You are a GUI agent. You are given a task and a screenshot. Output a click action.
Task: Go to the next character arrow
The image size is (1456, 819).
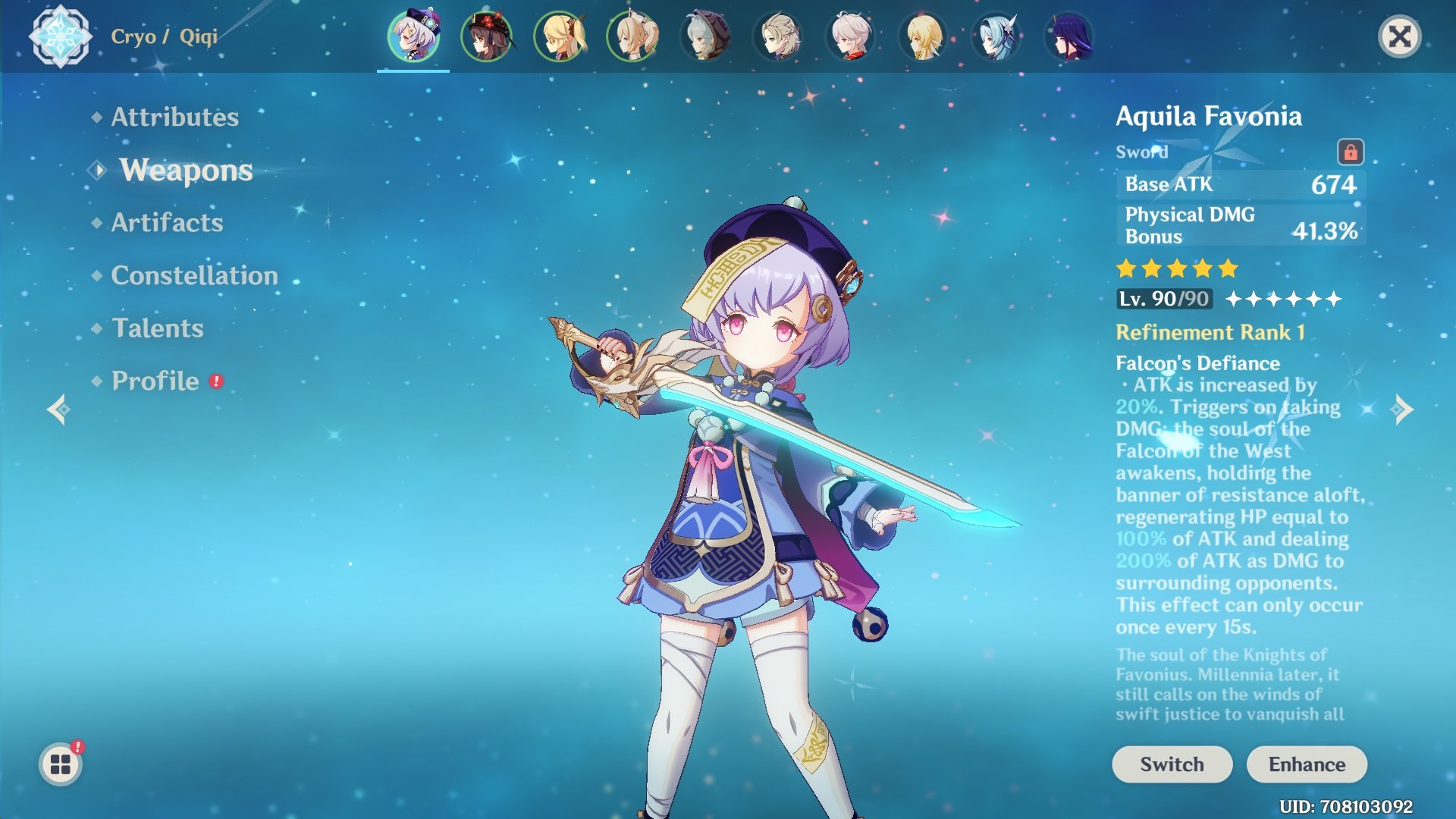pyautogui.click(x=1403, y=409)
